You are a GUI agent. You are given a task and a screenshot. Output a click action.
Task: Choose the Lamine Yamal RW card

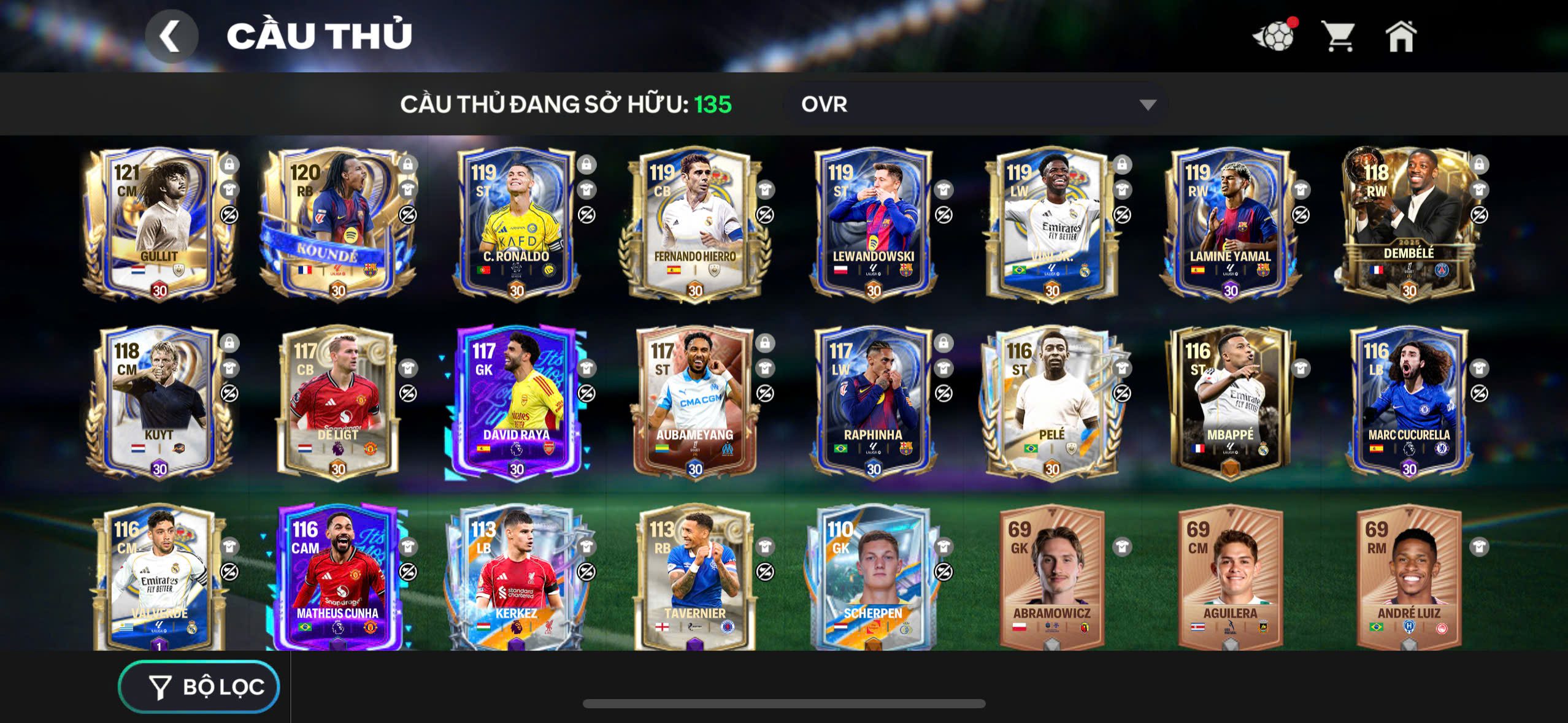click(x=1231, y=224)
